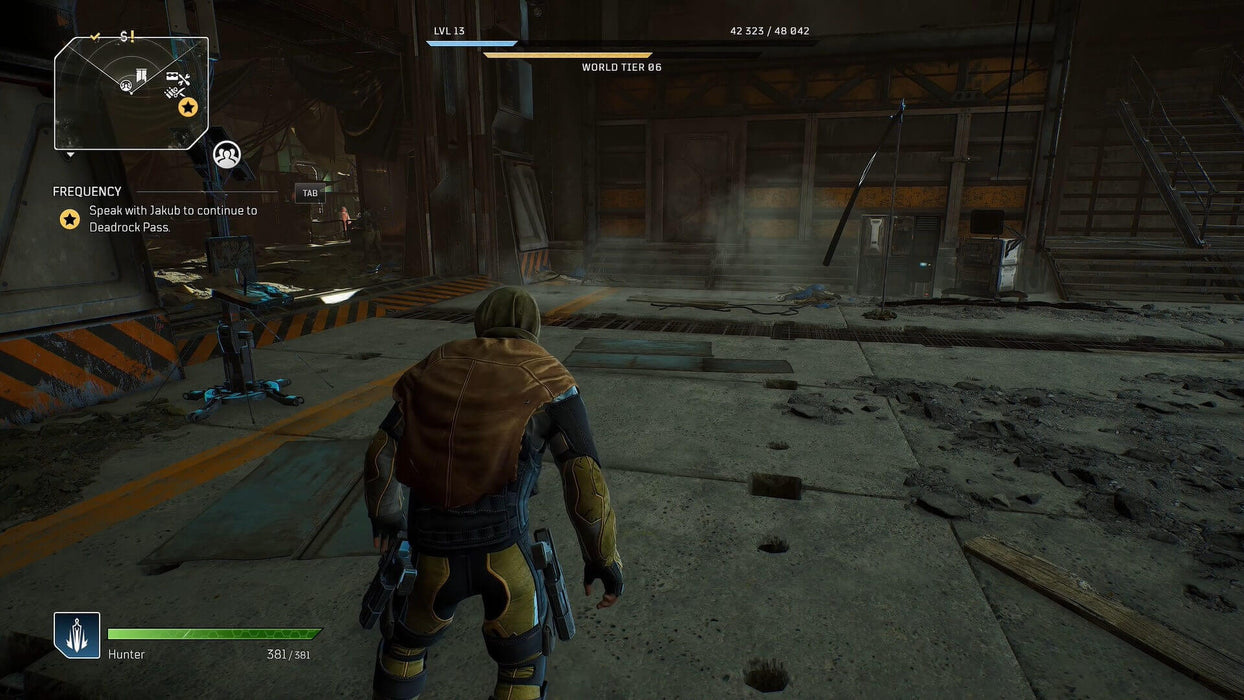Select the gold star quest marker on minimap
Viewport: 1244px width, 700px height.
[188, 107]
